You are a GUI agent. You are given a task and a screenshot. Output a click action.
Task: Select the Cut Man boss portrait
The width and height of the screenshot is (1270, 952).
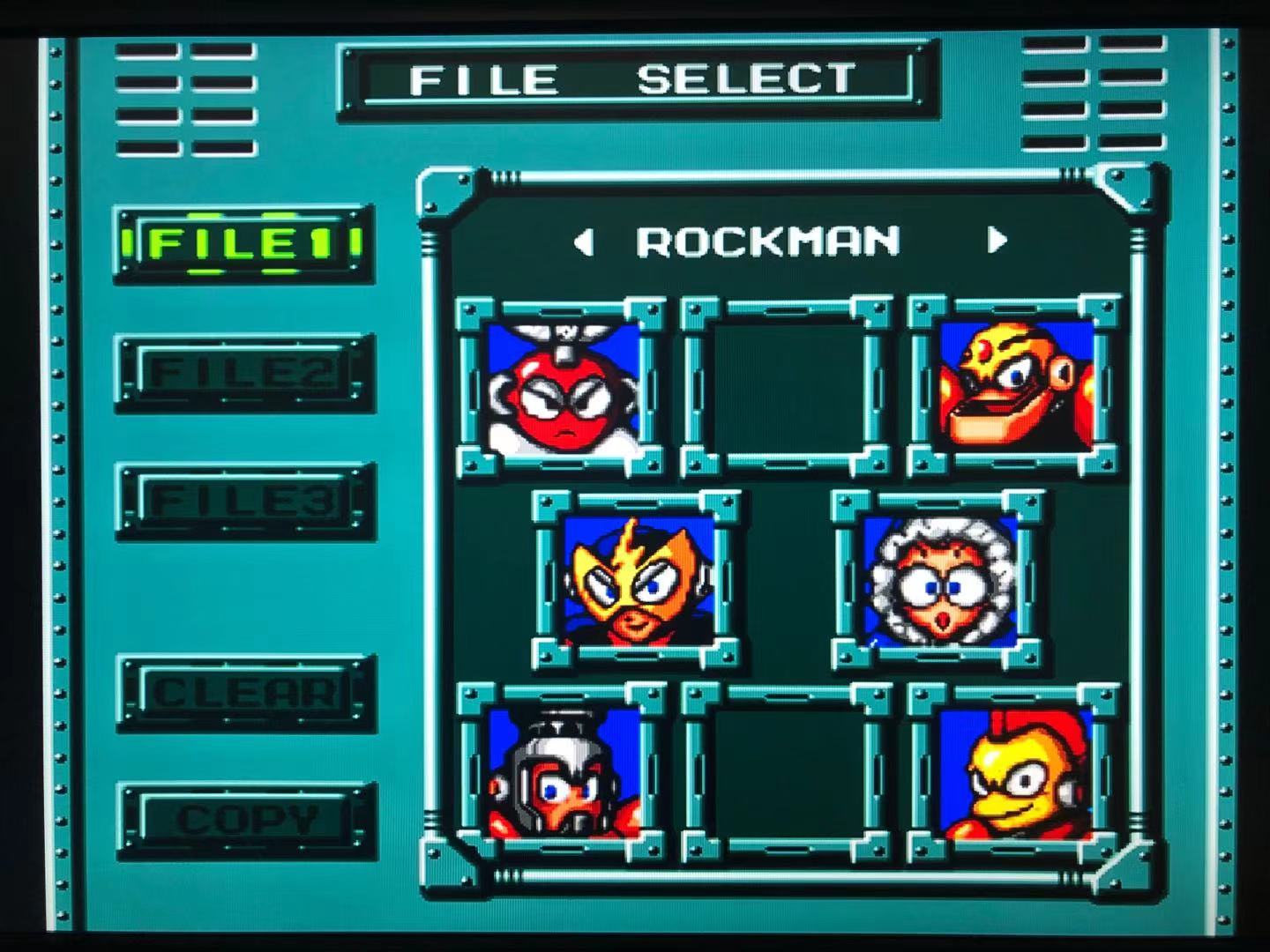[x=562, y=389]
